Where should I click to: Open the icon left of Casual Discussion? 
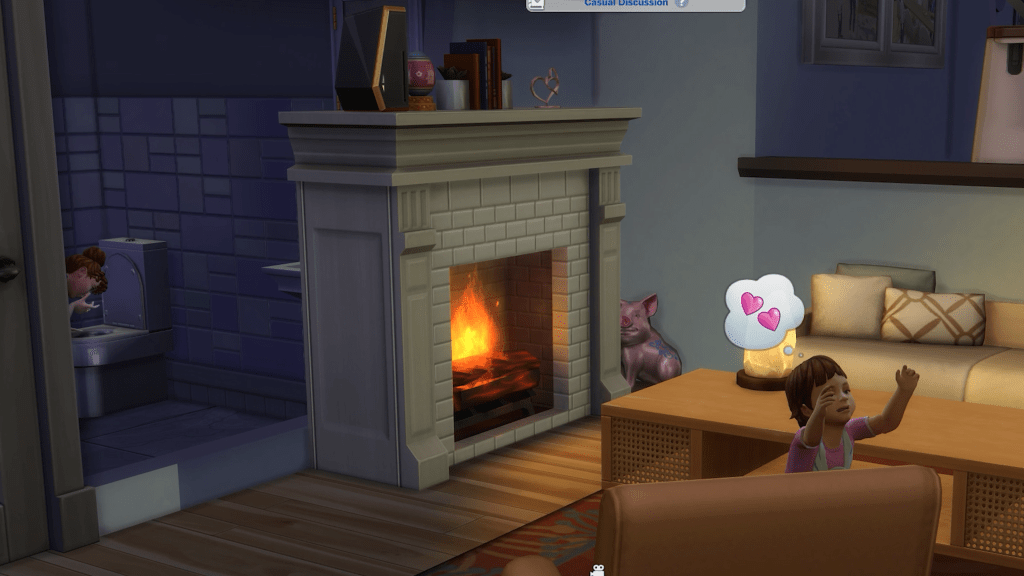point(537,4)
